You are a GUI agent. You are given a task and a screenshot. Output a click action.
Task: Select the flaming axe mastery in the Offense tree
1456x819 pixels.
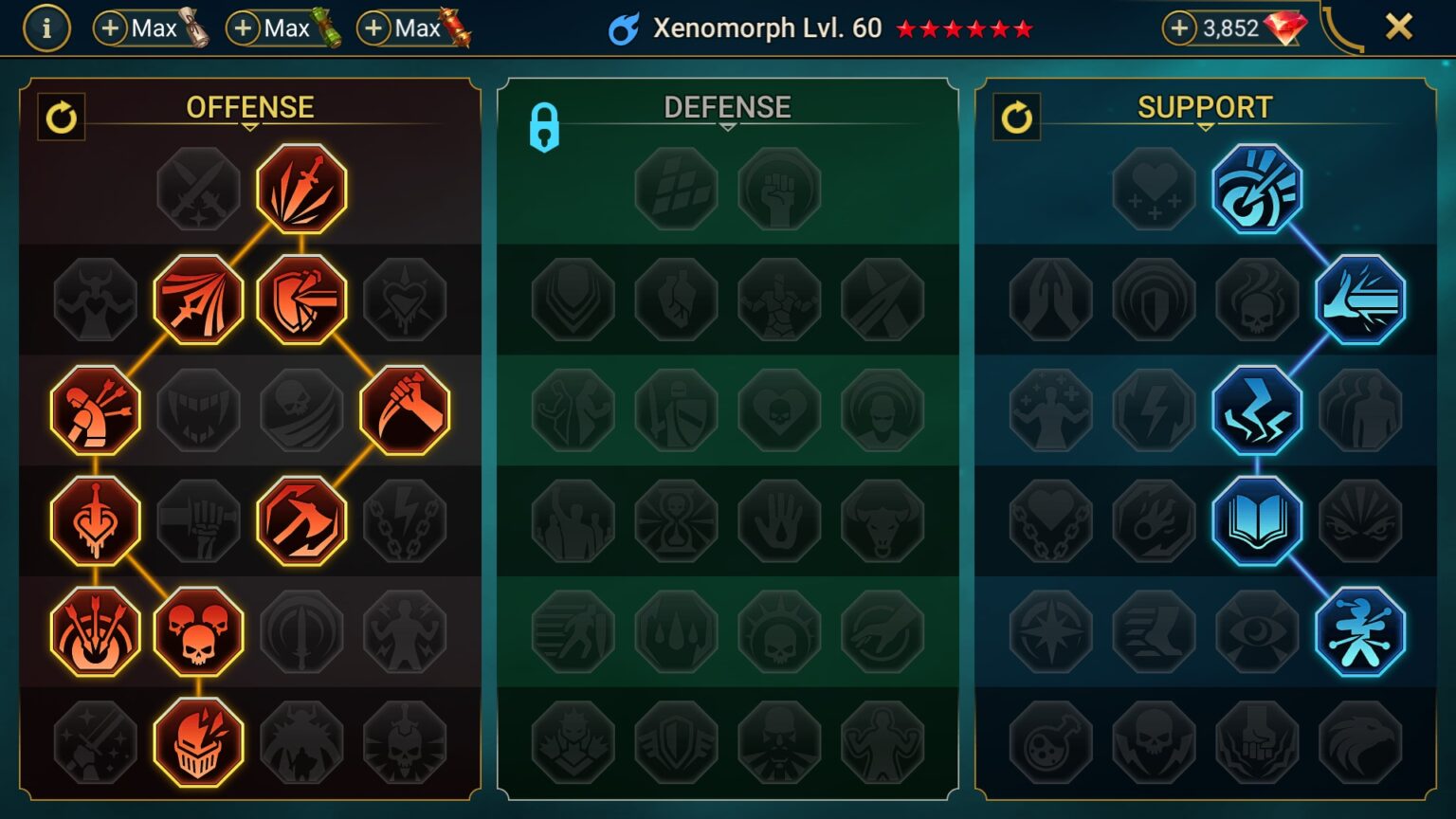301,519
